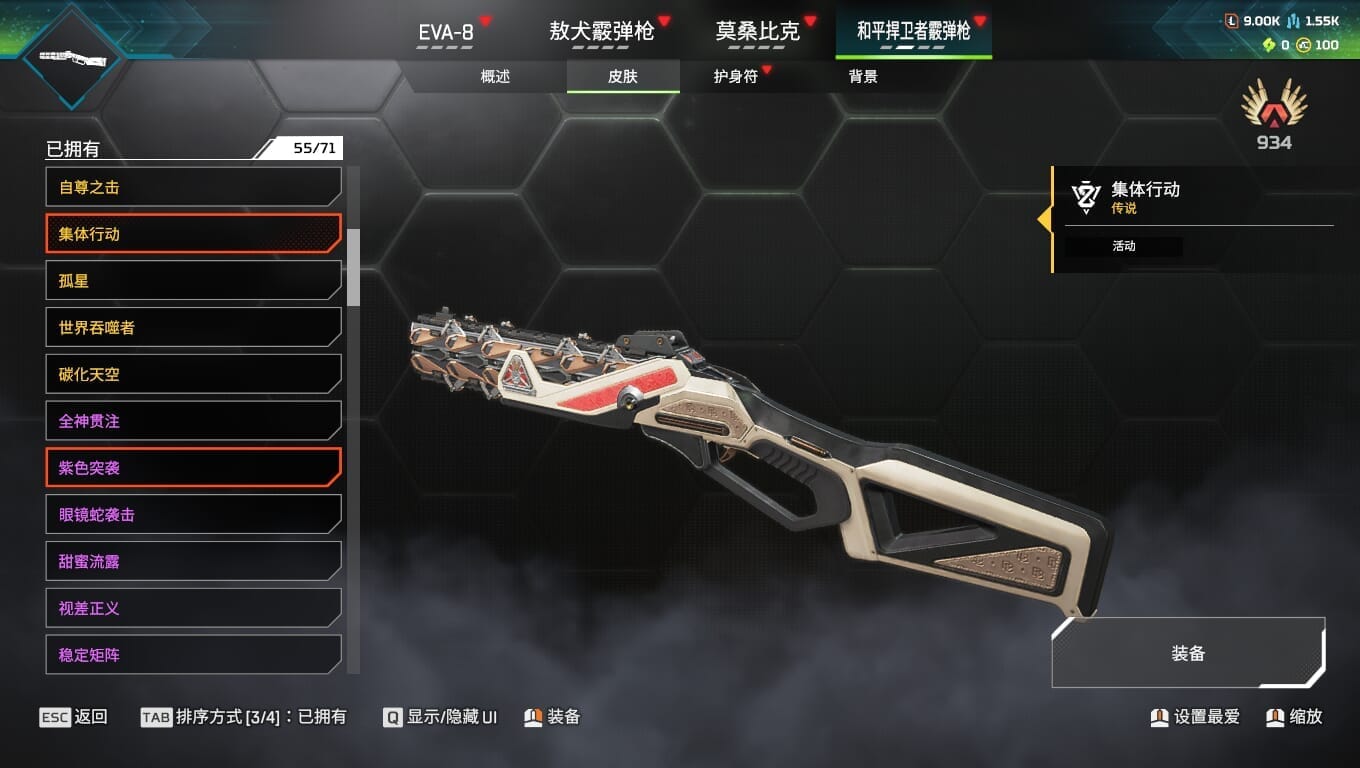
Task: Pick the 全神贯注 skin
Action: pyautogui.click(x=193, y=421)
